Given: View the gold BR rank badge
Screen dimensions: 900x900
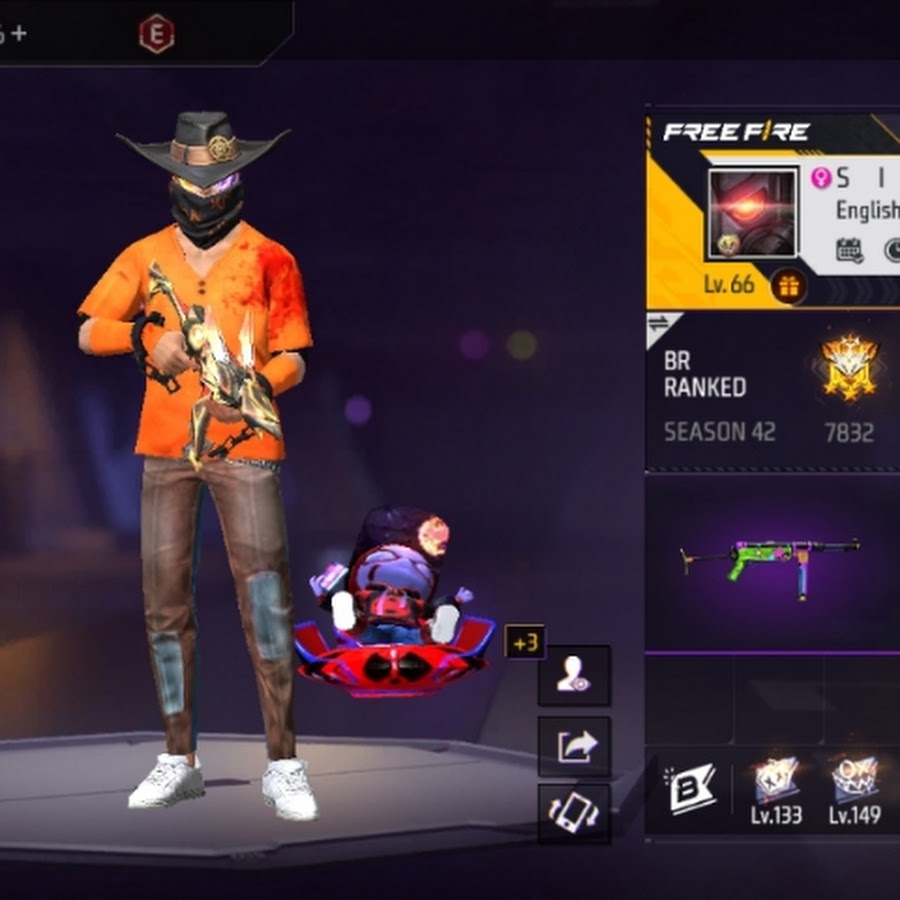Looking at the screenshot, I should 848,366.
